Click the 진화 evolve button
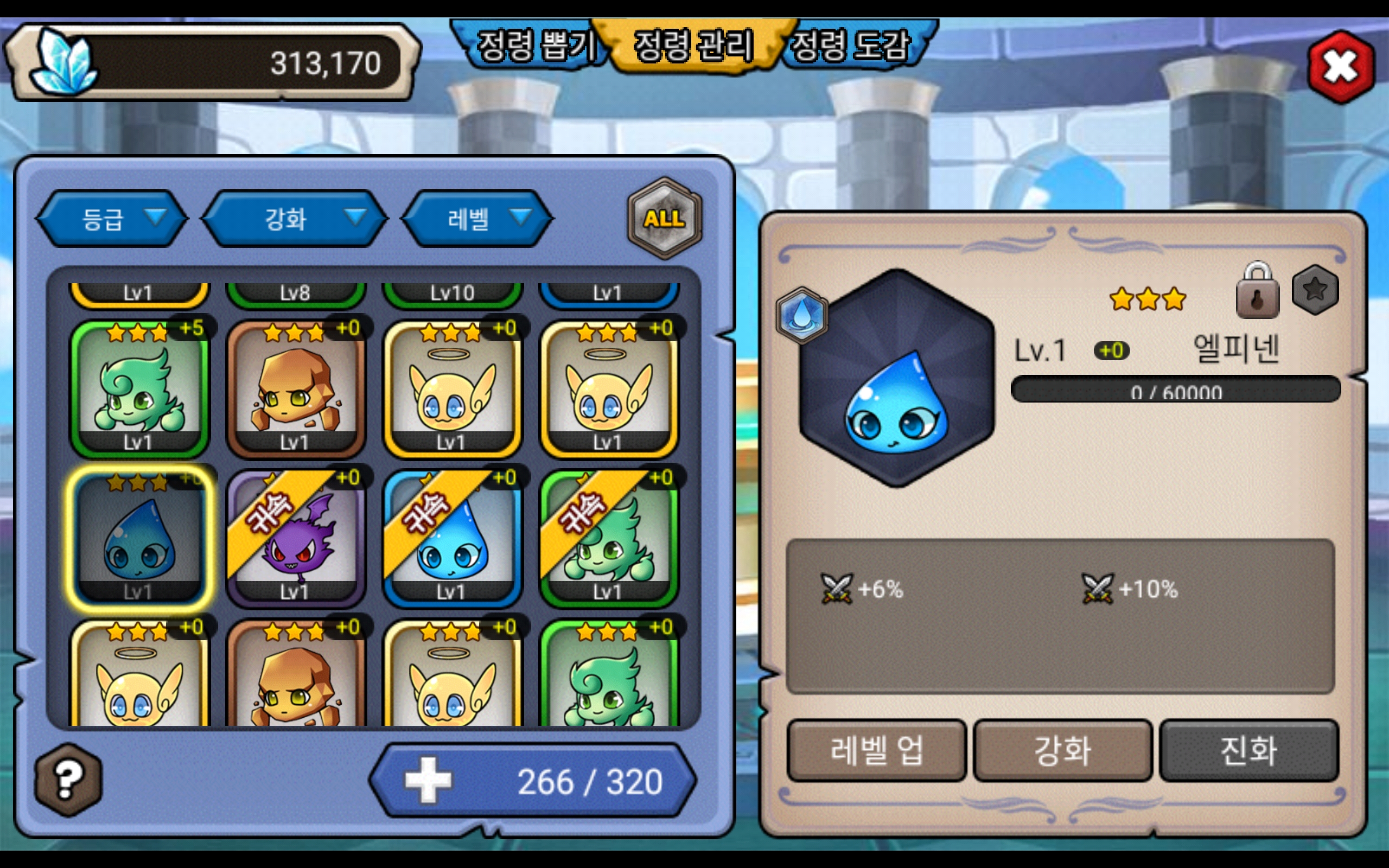The height and width of the screenshot is (868, 1389). point(1248,750)
